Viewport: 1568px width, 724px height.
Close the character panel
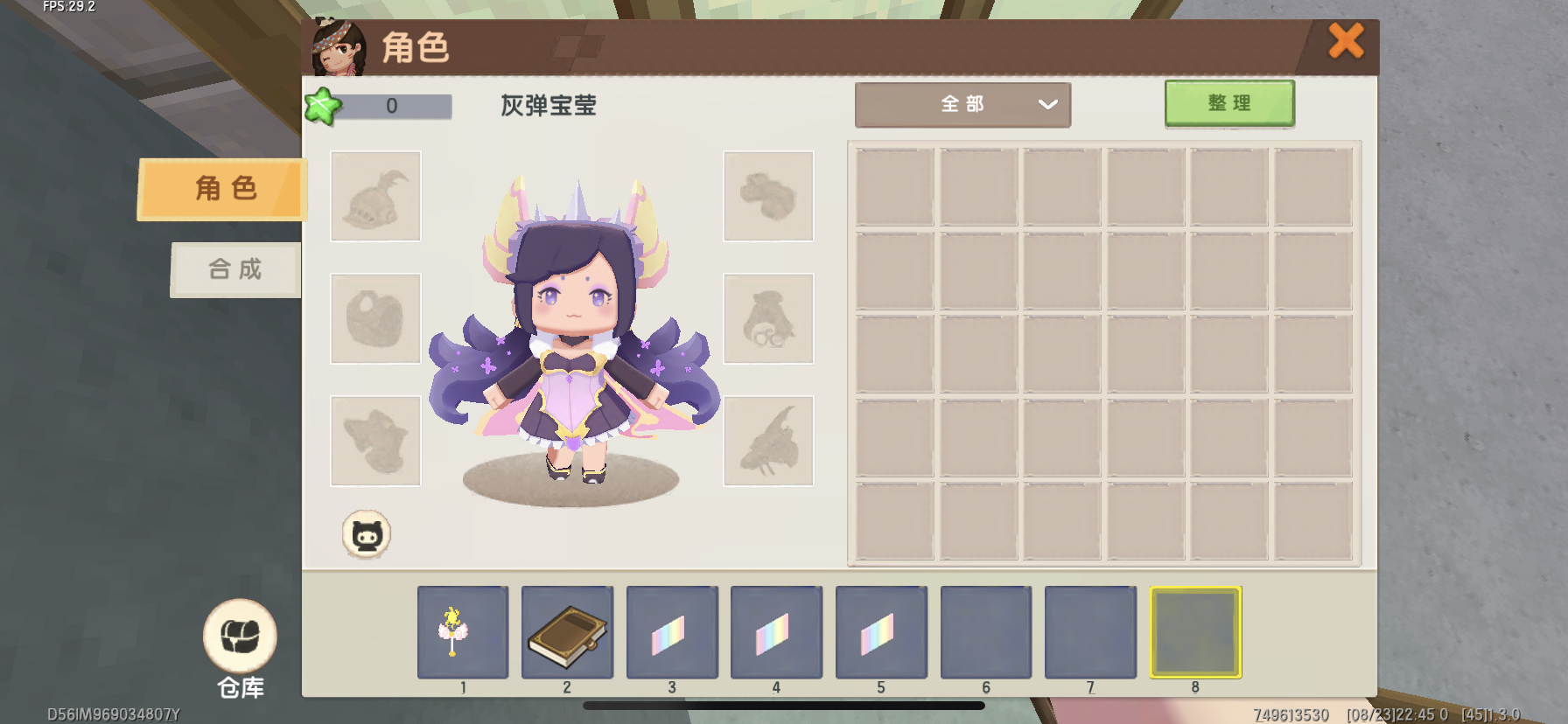tap(1346, 41)
